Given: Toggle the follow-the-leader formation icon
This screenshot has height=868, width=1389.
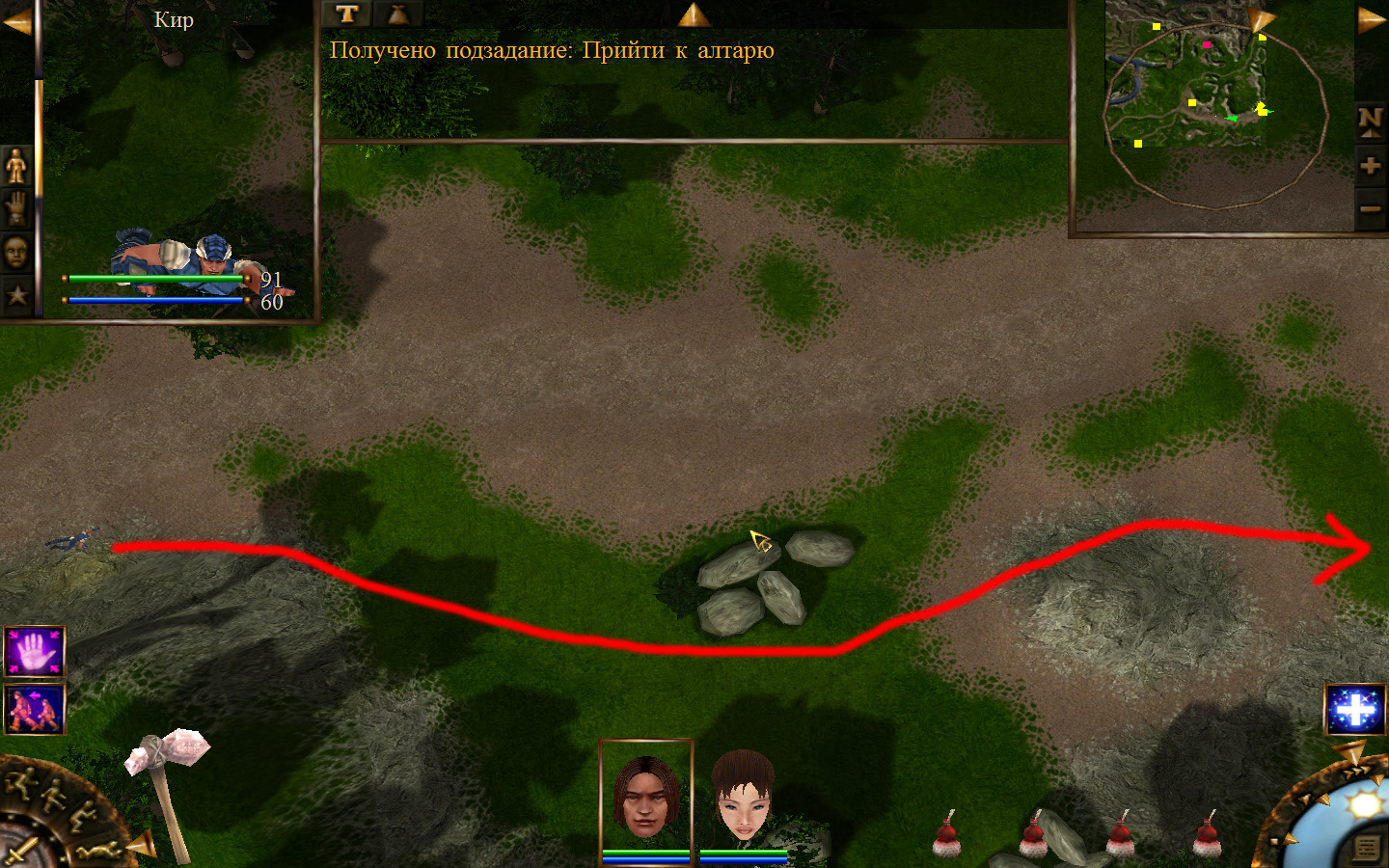Looking at the screenshot, I should (x=35, y=709).
